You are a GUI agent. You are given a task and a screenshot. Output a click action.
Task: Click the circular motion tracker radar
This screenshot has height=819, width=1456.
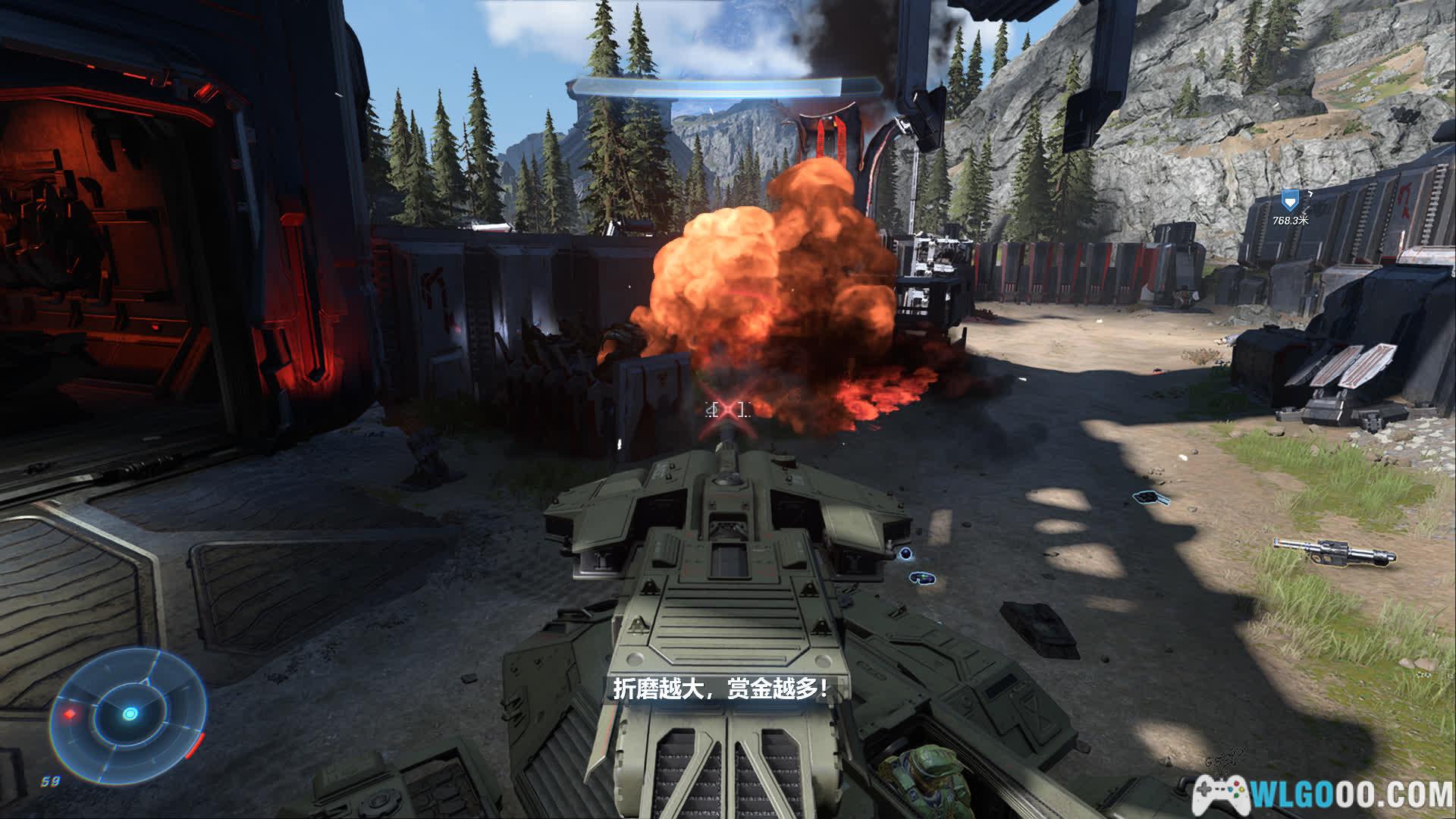[x=130, y=714]
